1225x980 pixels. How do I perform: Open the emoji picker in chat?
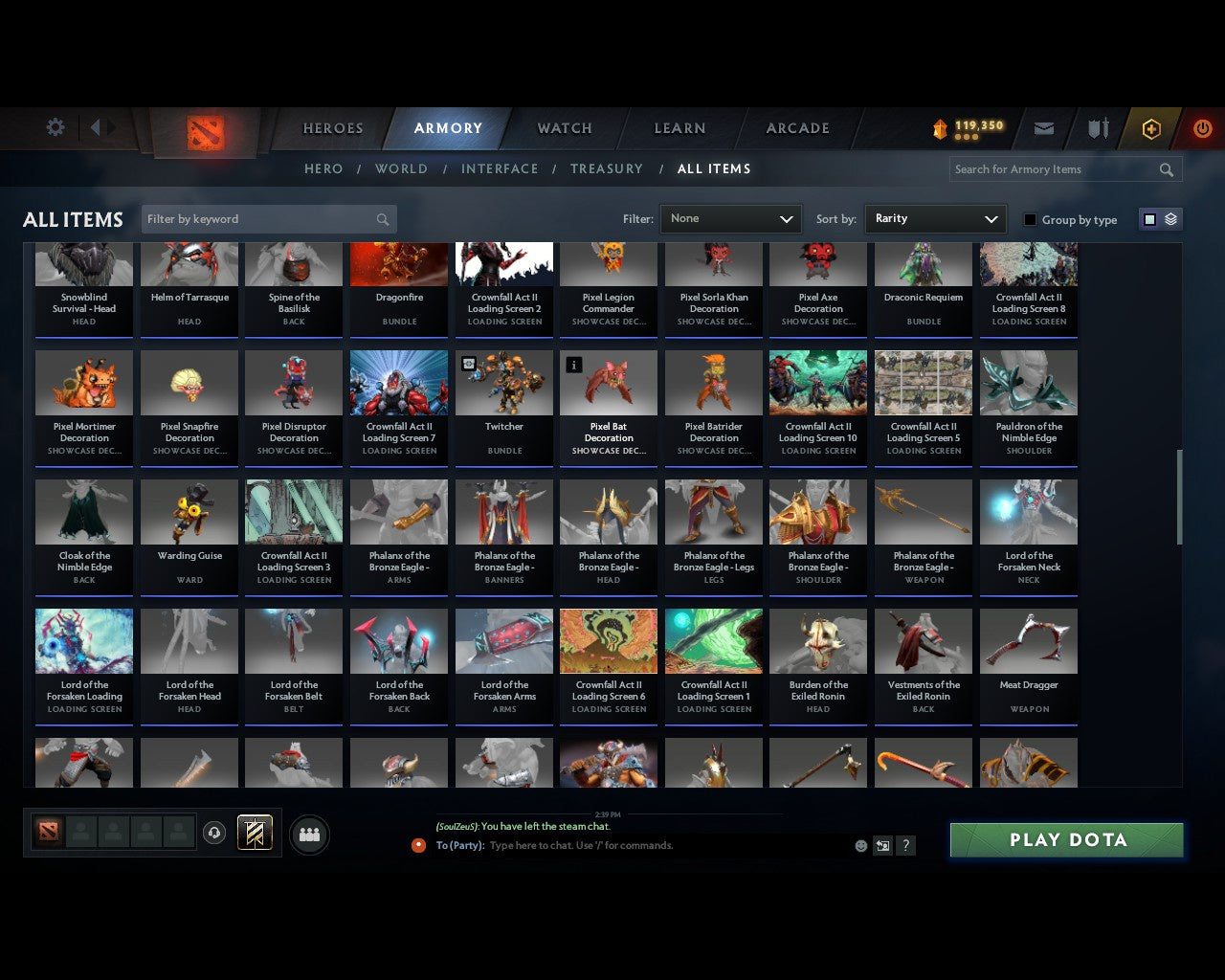point(860,846)
